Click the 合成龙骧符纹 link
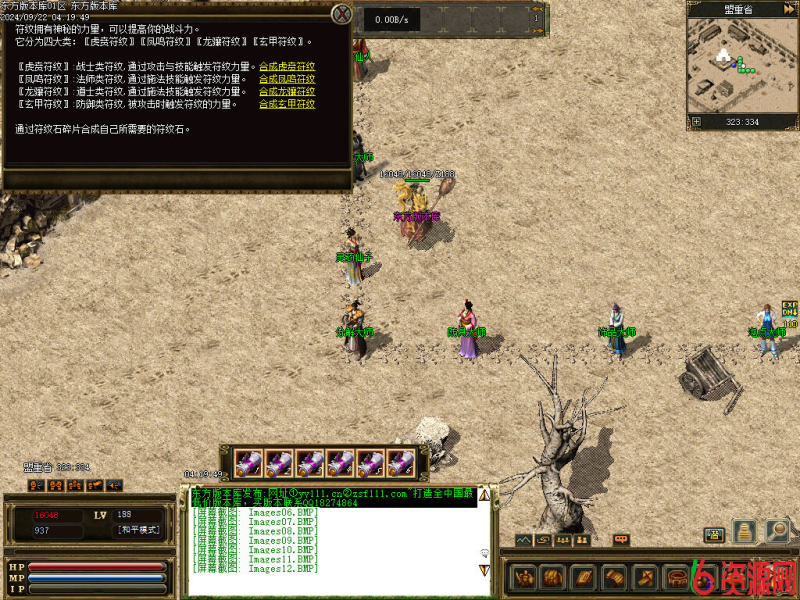 (287, 91)
